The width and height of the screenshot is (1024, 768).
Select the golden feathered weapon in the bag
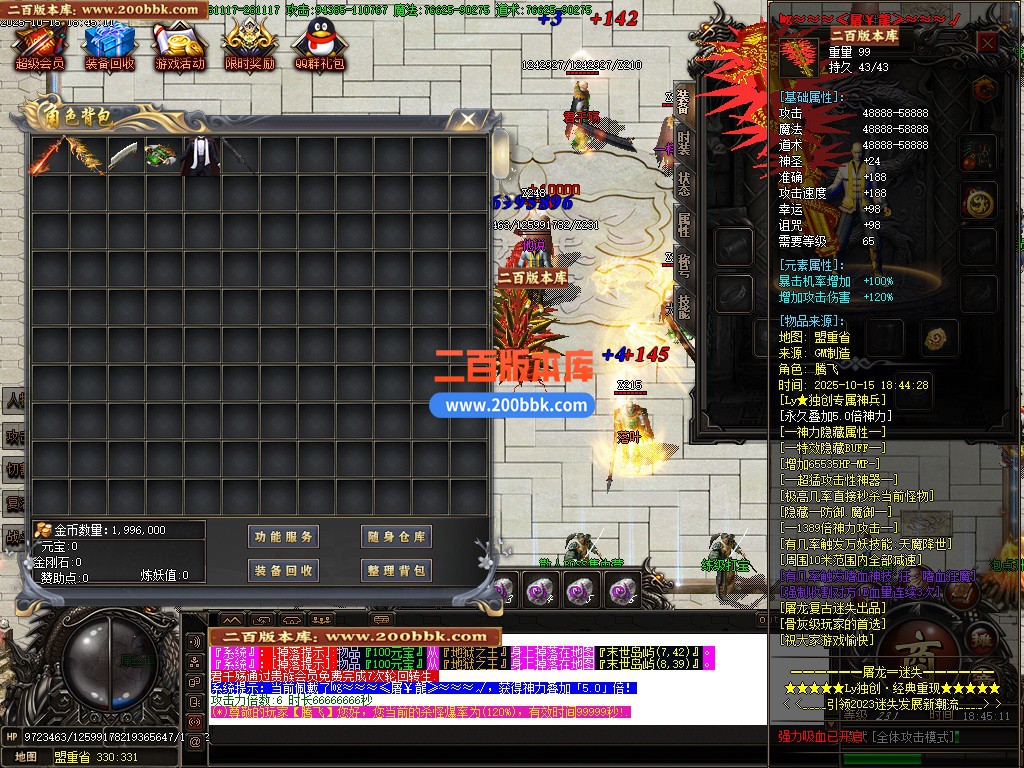pyautogui.click(x=86, y=155)
